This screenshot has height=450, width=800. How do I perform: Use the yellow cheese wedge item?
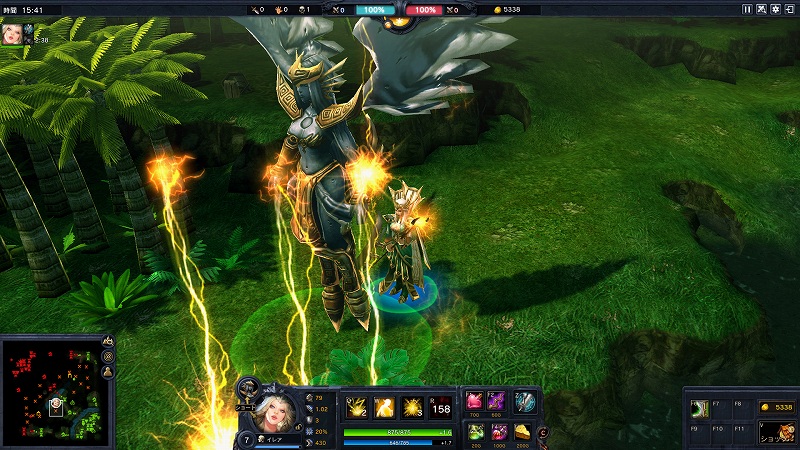point(524,431)
